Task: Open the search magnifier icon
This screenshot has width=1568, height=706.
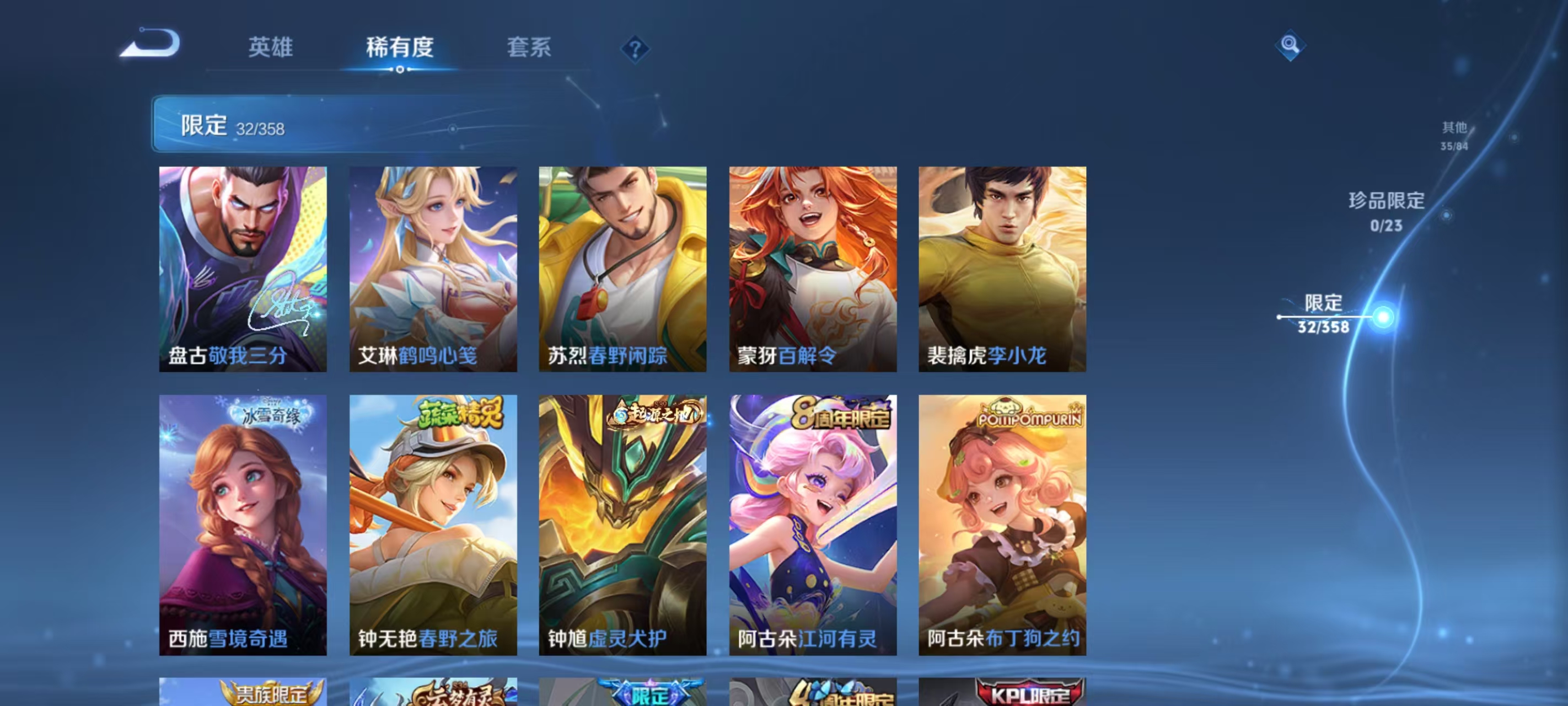Action: [x=1290, y=45]
